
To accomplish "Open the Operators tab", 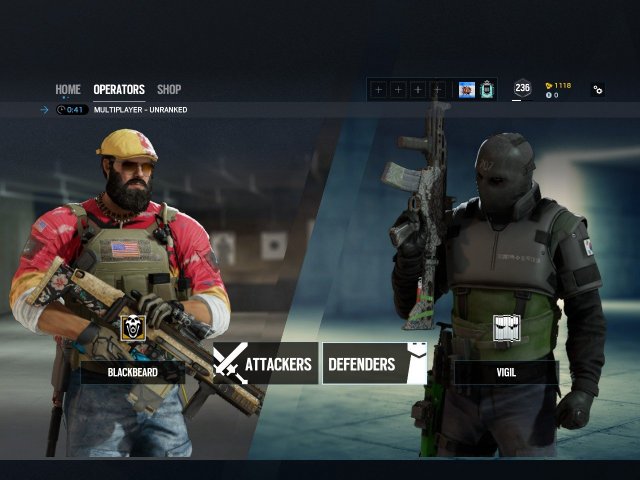I will point(119,89).
